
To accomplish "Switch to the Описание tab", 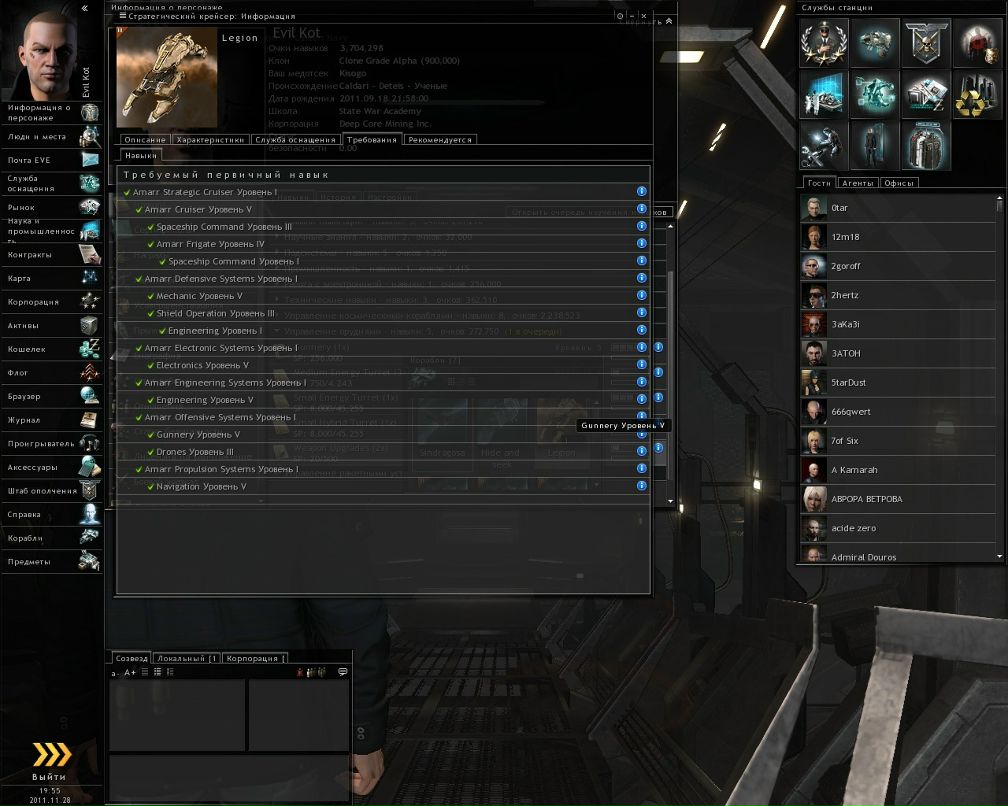I will 144,140.
